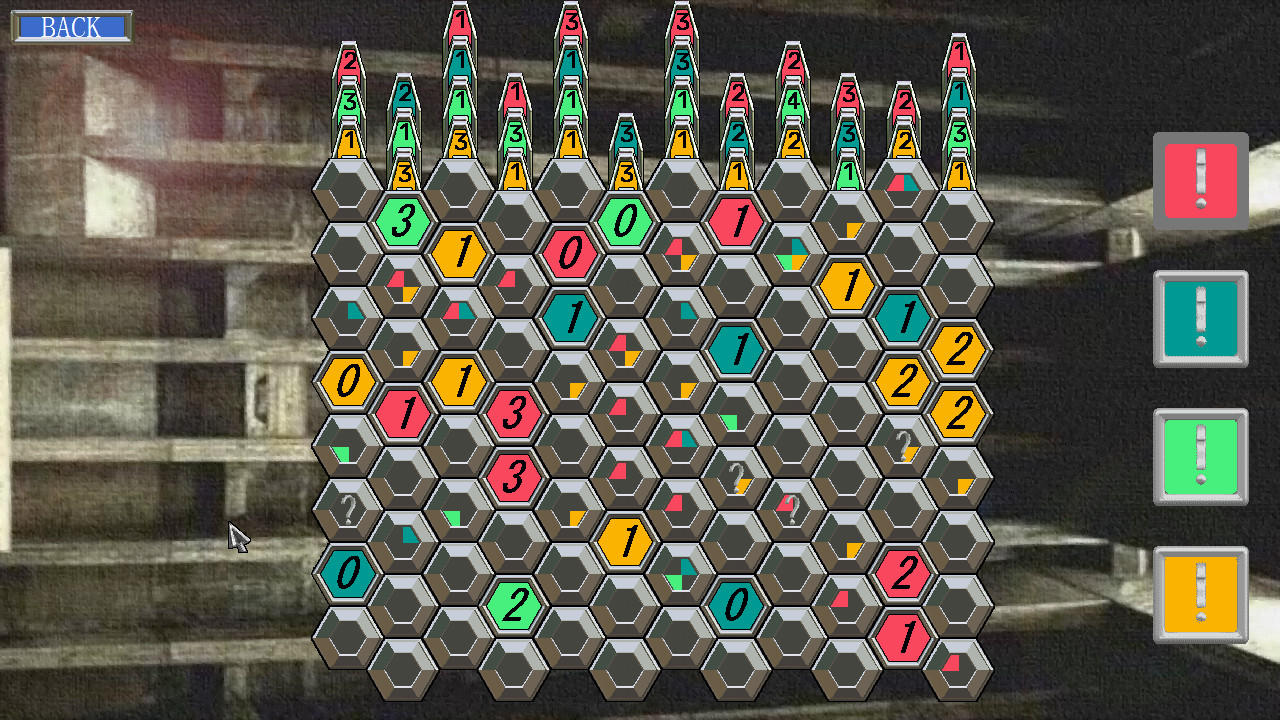Click the red '1' counter atop the second column
Image resolution: width=1280 pixels, height=720 pixels.
tap(461, 22)
